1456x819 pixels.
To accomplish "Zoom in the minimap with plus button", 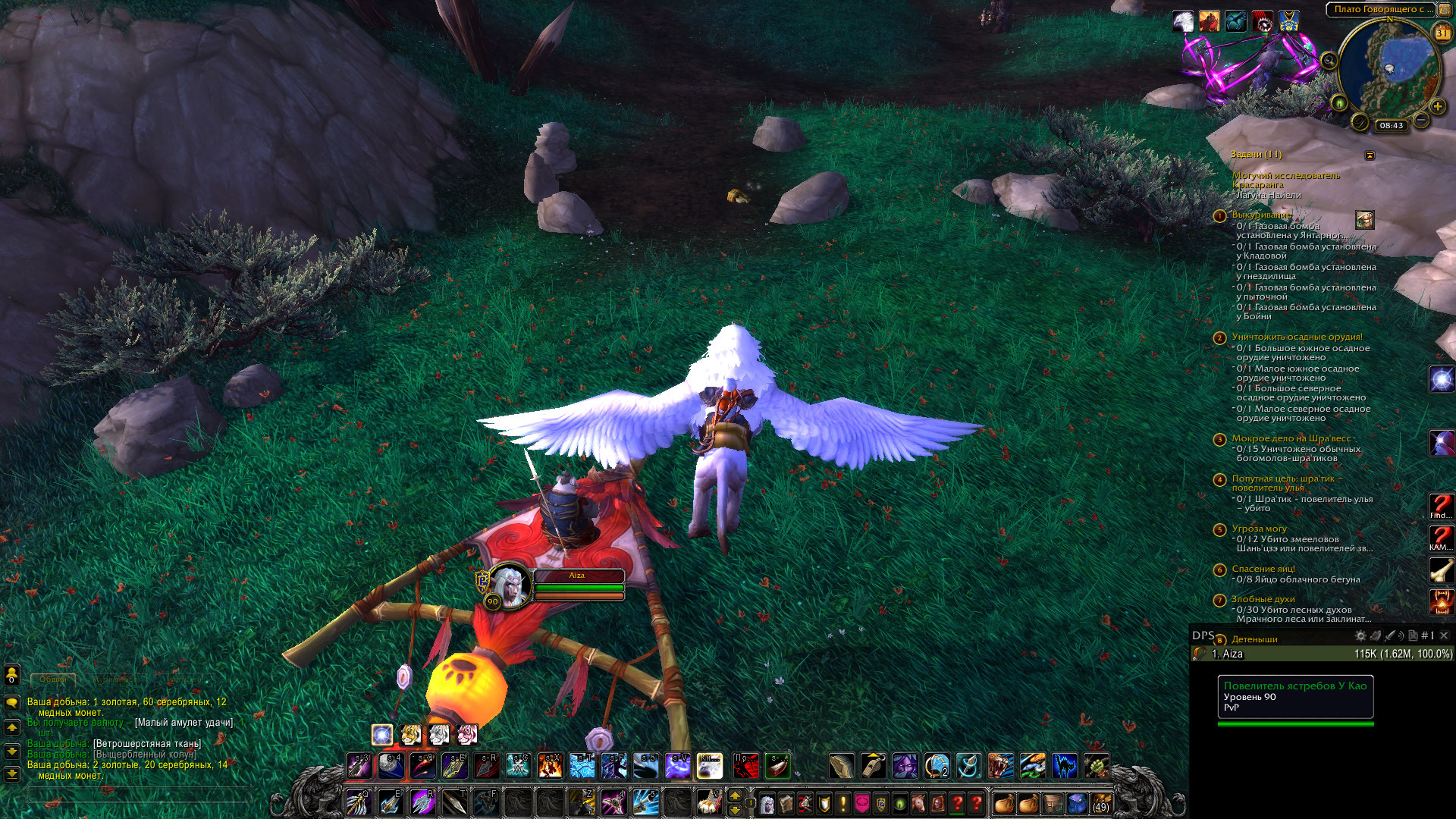I will (x=1437, y=107).
